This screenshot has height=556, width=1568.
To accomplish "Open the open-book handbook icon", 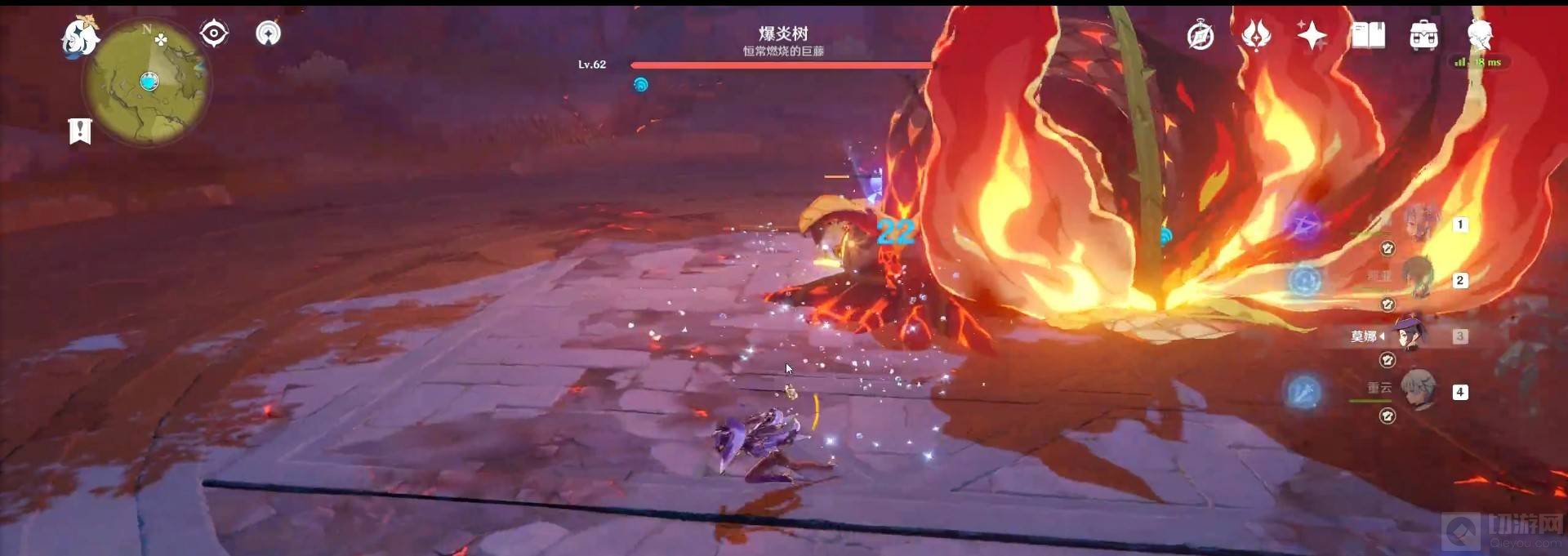I will [x=1368, y=36].
